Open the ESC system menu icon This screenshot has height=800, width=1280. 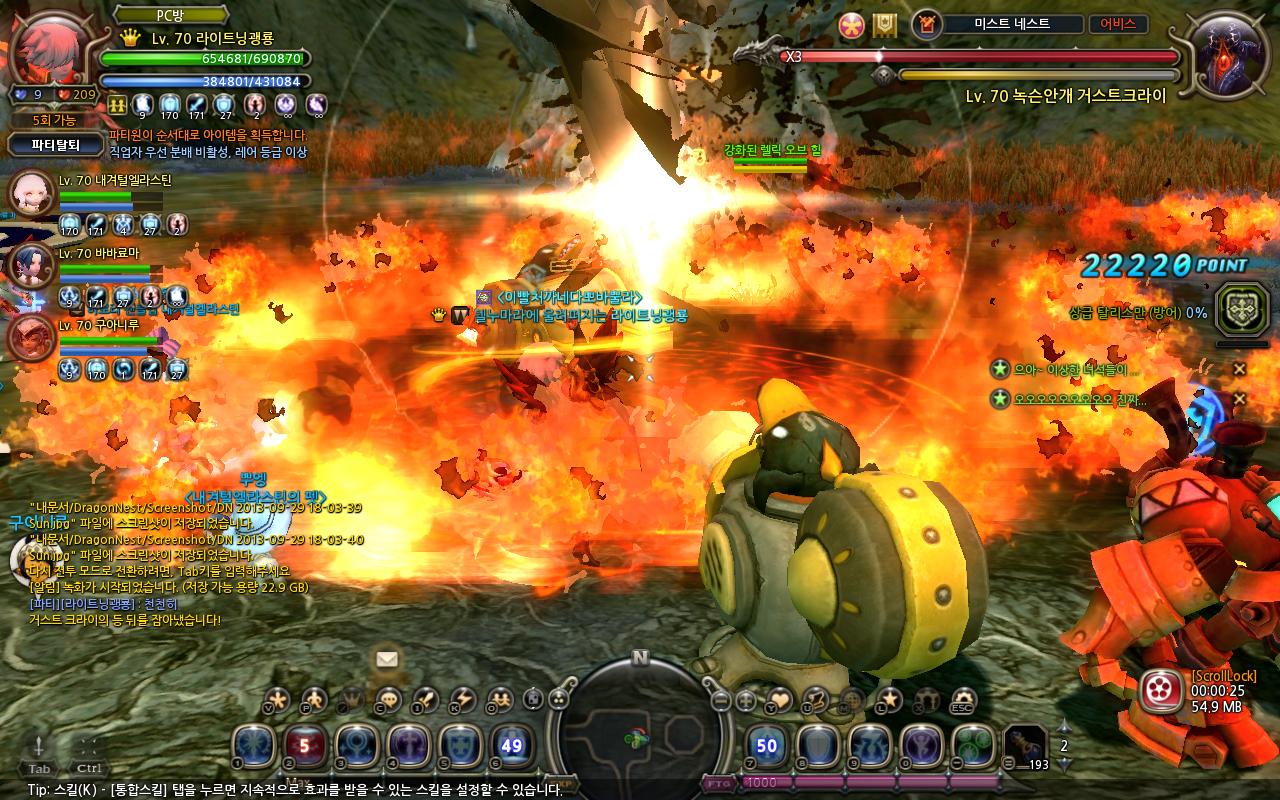(x=962, y=700)
